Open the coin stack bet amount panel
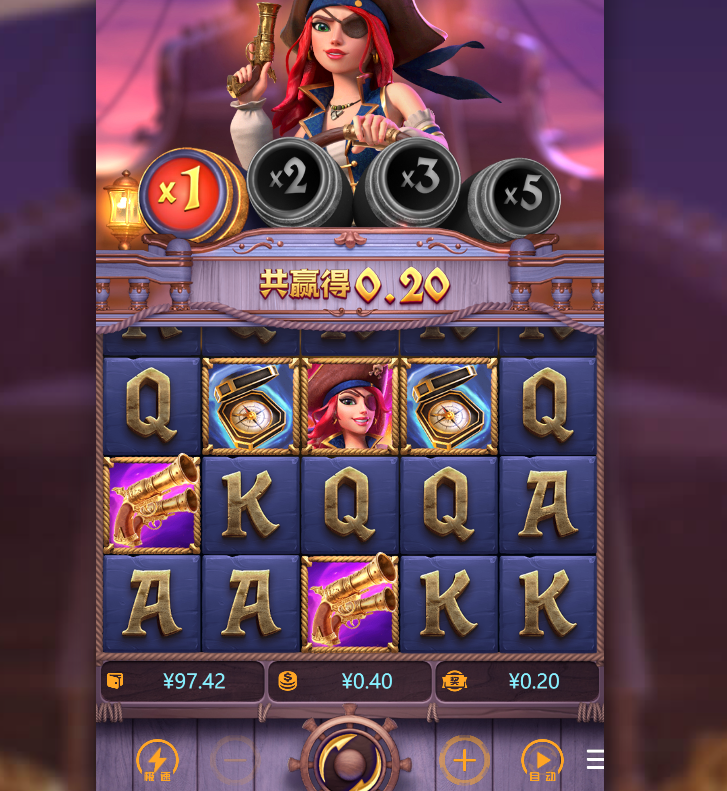The height and width of the screenshot is (791, 727). tap(349, 682)
